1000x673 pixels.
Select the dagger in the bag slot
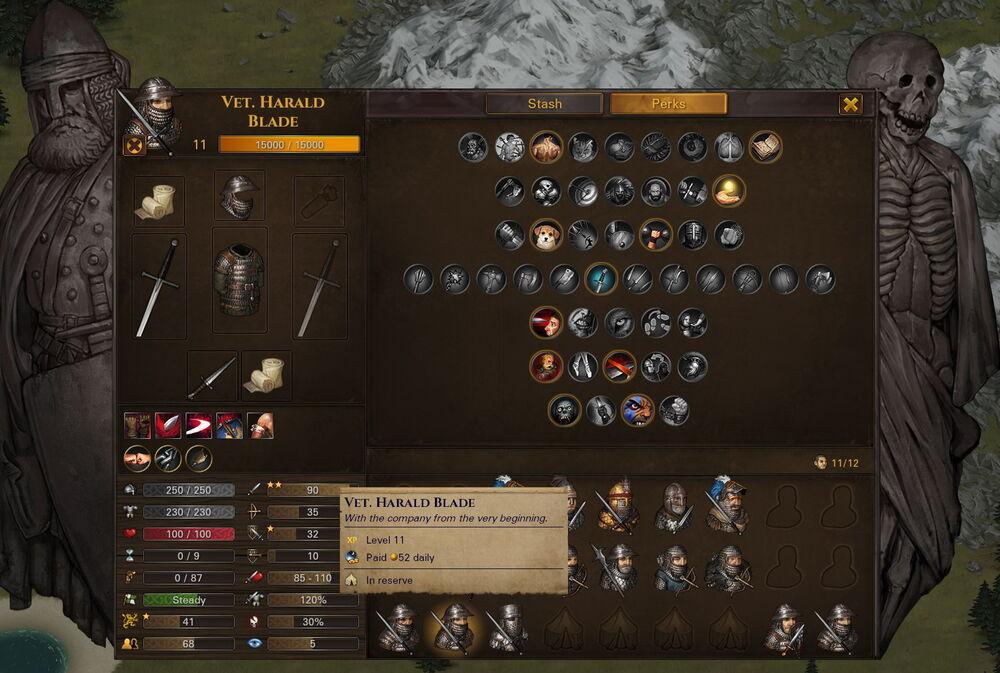pyautogui.click(x=212, y=375)
